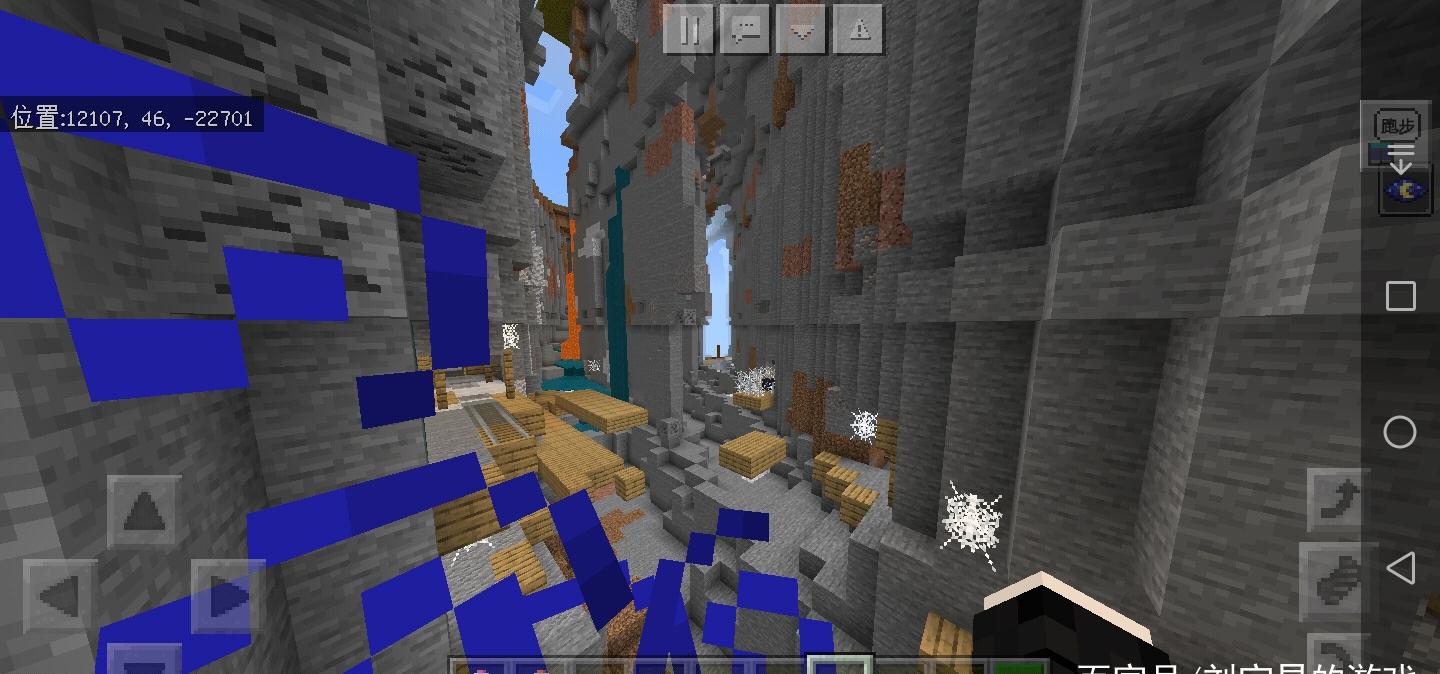1440x674 pixels.
Task: Select the highlighted hotbar slot
Action: tap(839, 664)
